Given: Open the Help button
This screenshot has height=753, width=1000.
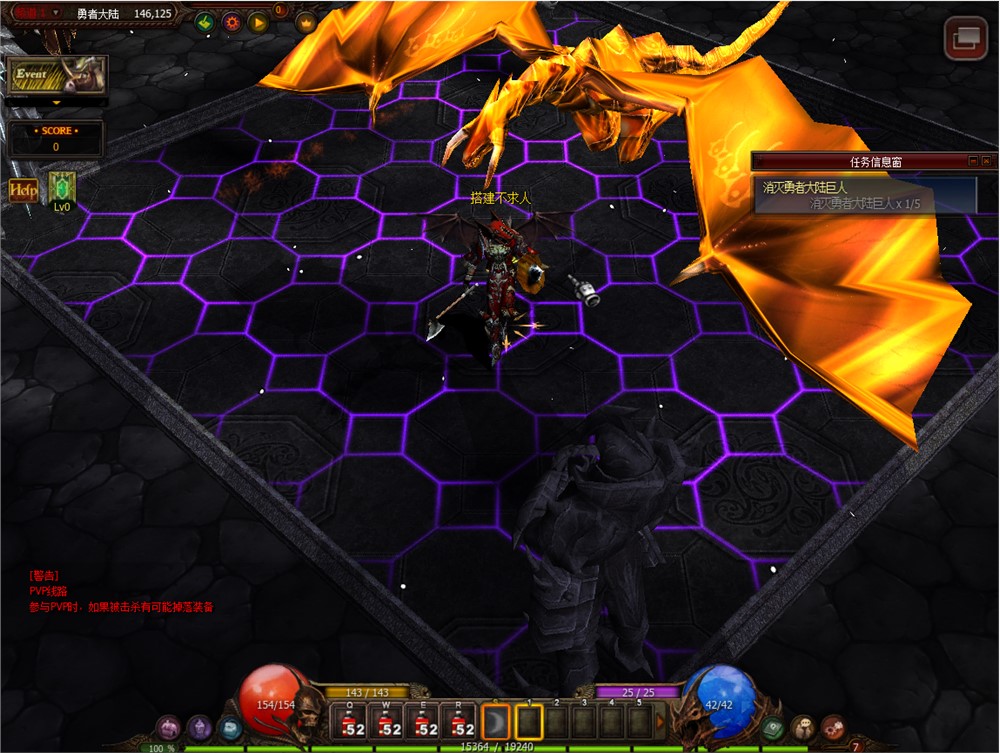Looking at the screenshot, I should [23, 190].
